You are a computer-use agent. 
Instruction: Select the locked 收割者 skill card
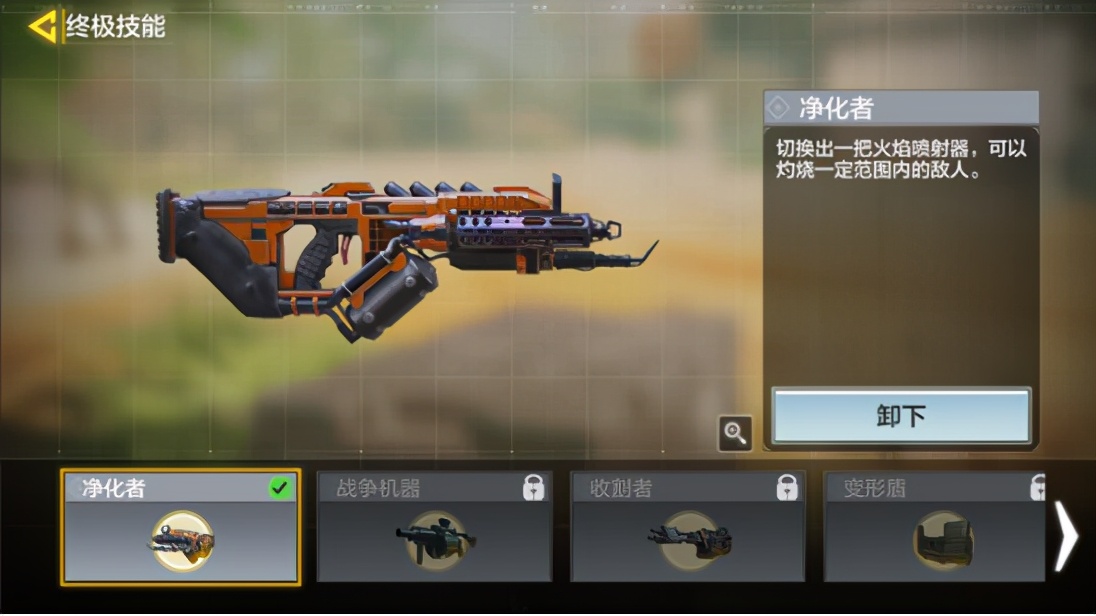tap(687, 527)
